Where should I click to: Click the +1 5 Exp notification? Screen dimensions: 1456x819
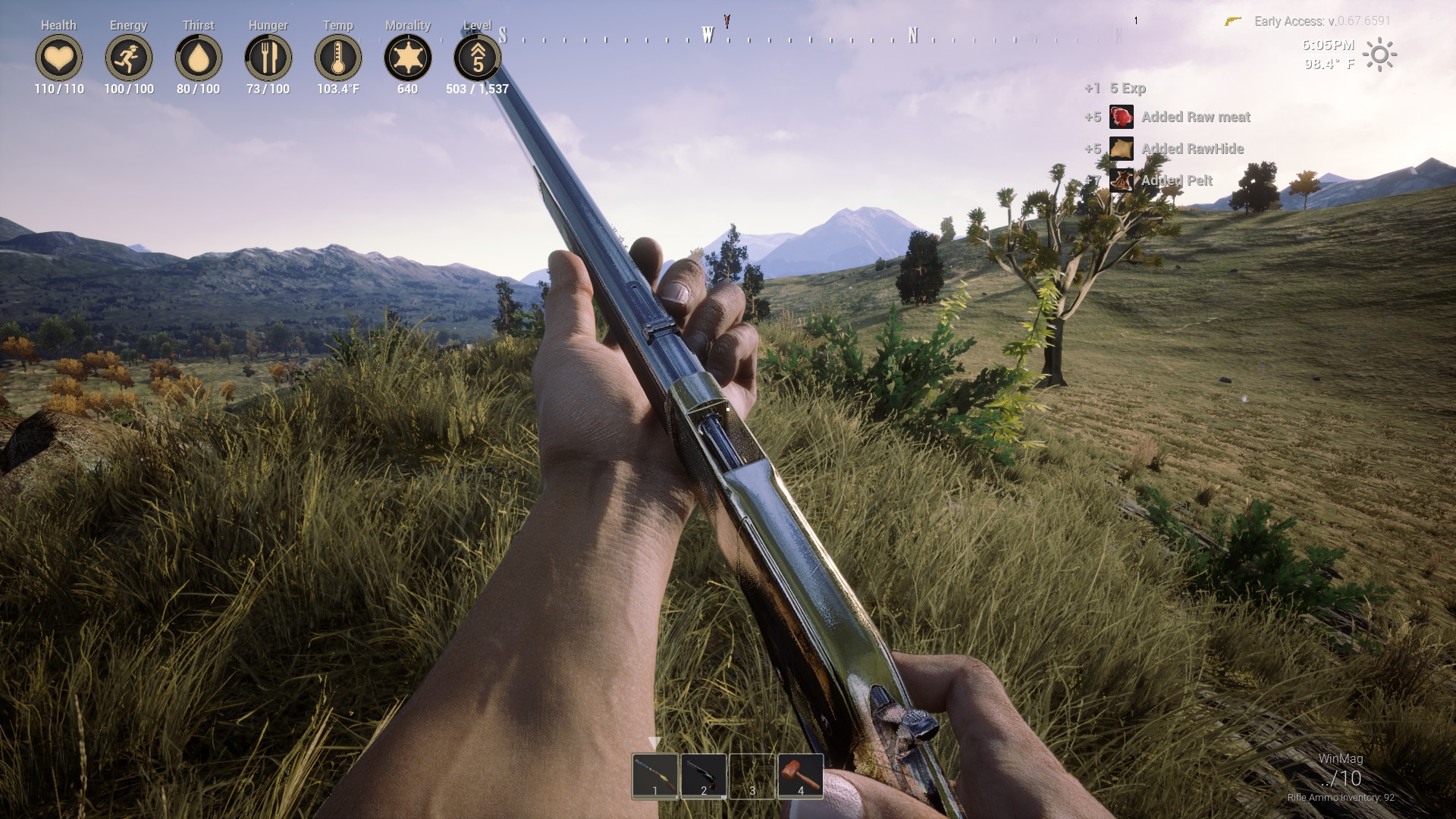click(x=1115, y=89)
